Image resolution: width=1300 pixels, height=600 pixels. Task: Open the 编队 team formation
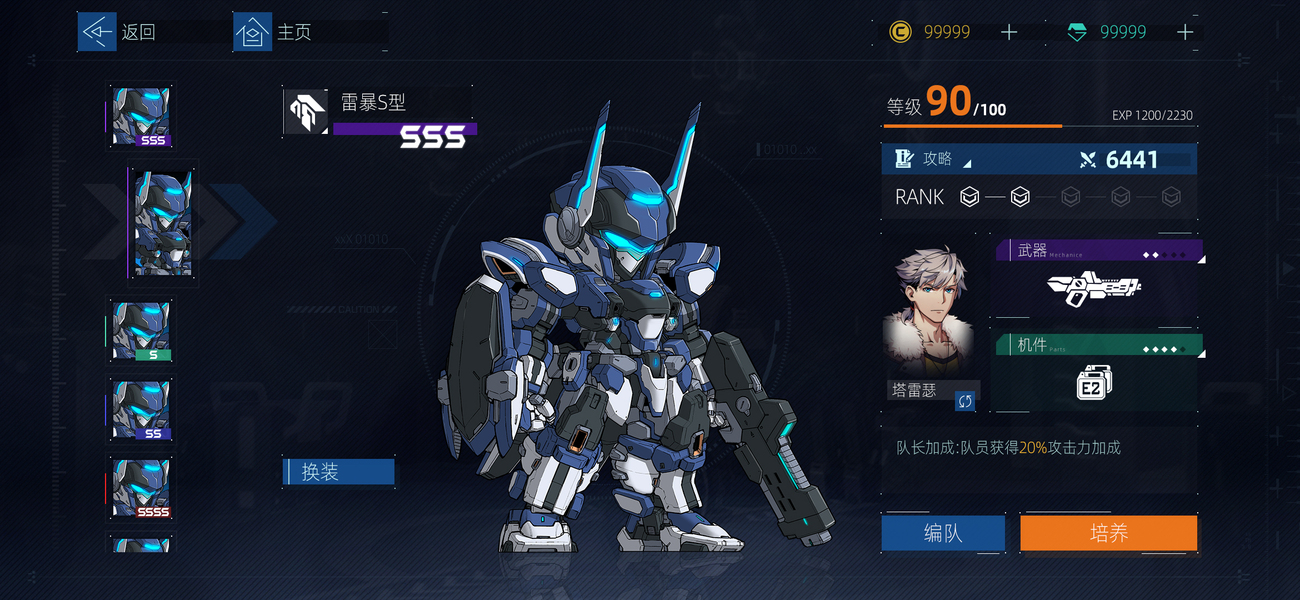coord(943,533)
